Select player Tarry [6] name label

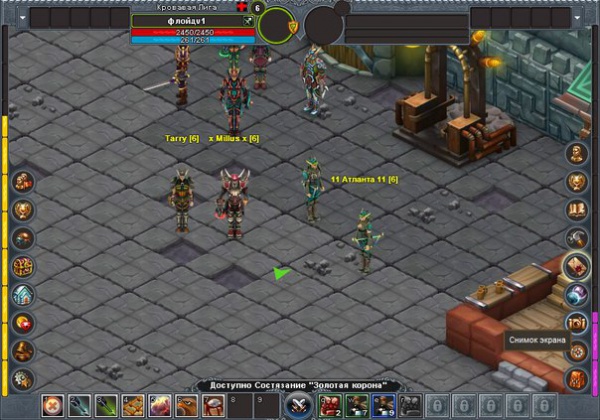(182, 138)
